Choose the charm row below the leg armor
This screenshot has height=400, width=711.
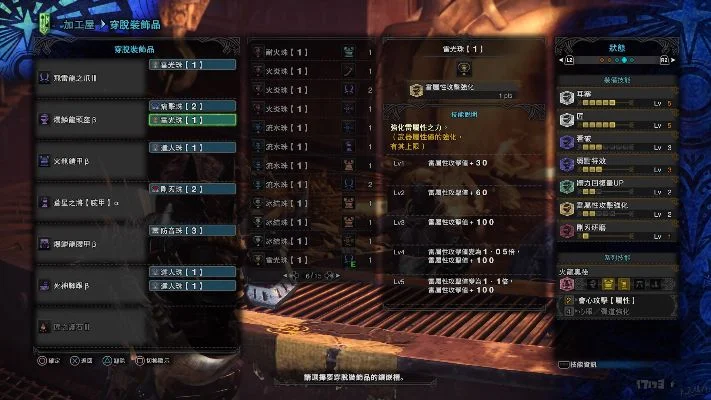[x=90, y=326]
